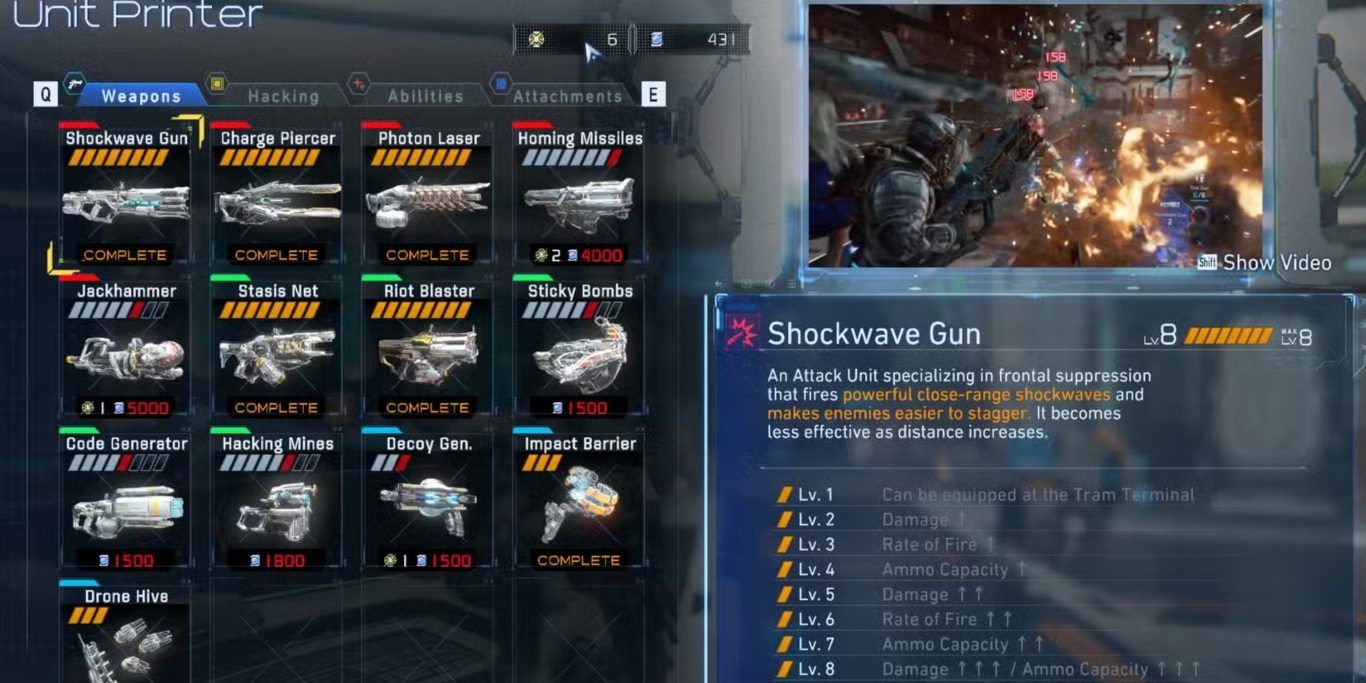1366x683 pixels.
Task: Select the Code Generator tile
Action: [126, 502]
